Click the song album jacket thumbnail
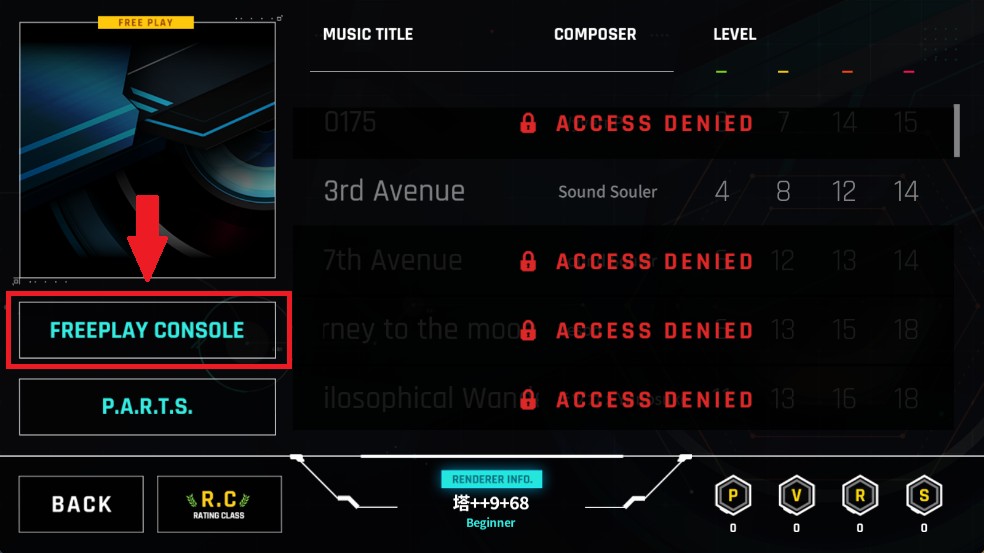The height and width of the screenshot is (553, 984). click(147, 149)
